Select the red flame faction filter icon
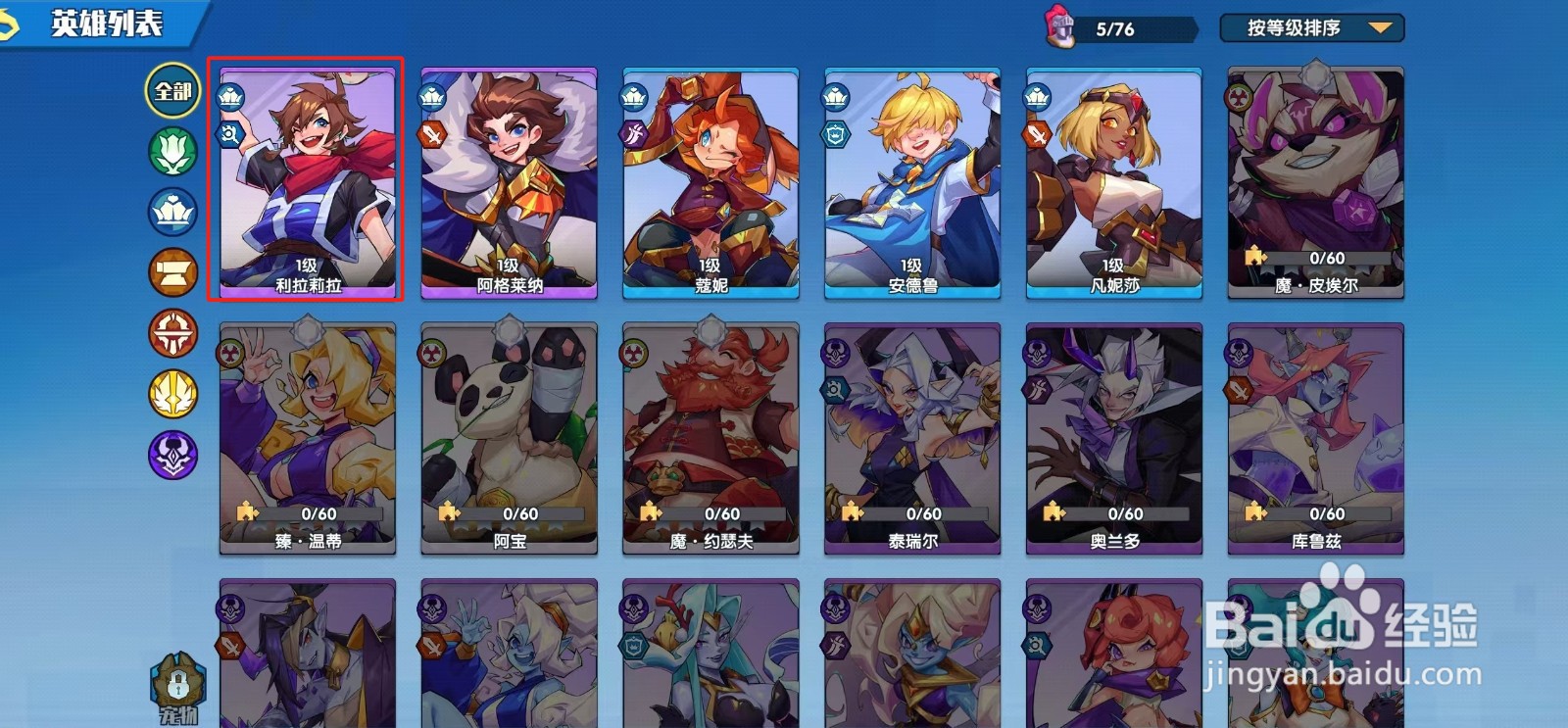Viewport: 1568px width, 728px height. click(x=171, y=330)
